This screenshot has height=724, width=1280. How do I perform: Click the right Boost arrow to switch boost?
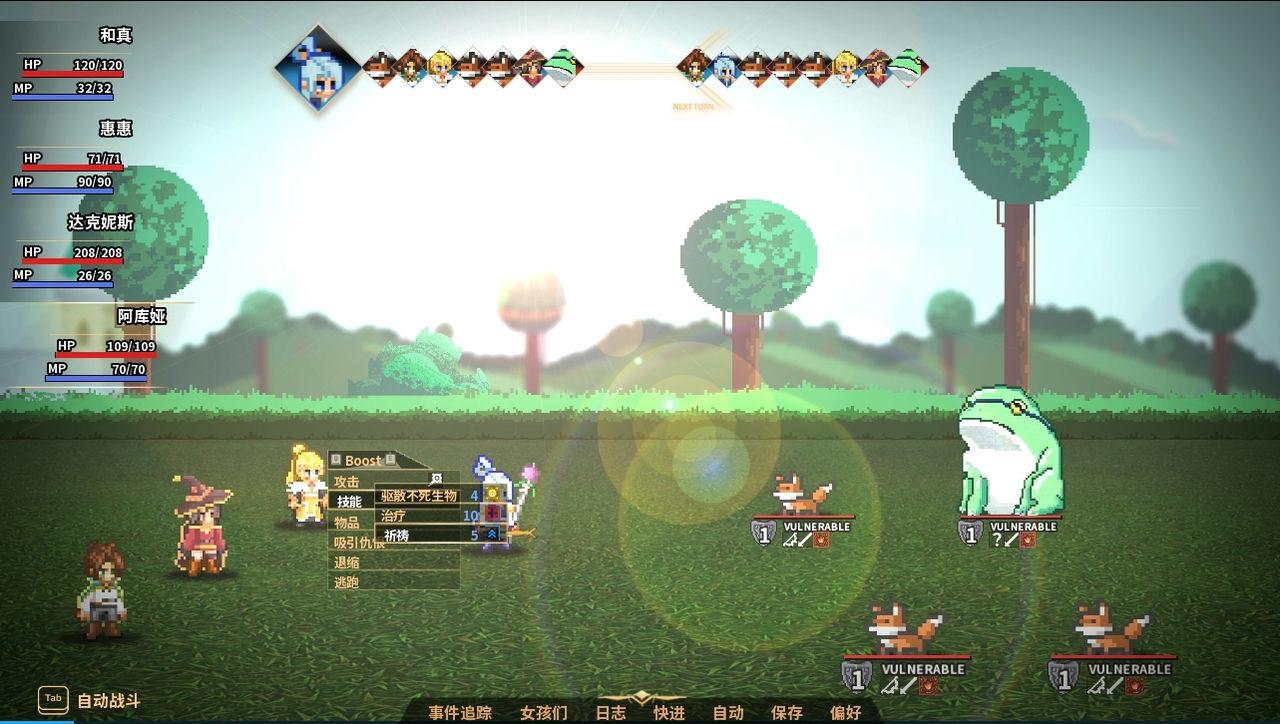click(390, 458)
